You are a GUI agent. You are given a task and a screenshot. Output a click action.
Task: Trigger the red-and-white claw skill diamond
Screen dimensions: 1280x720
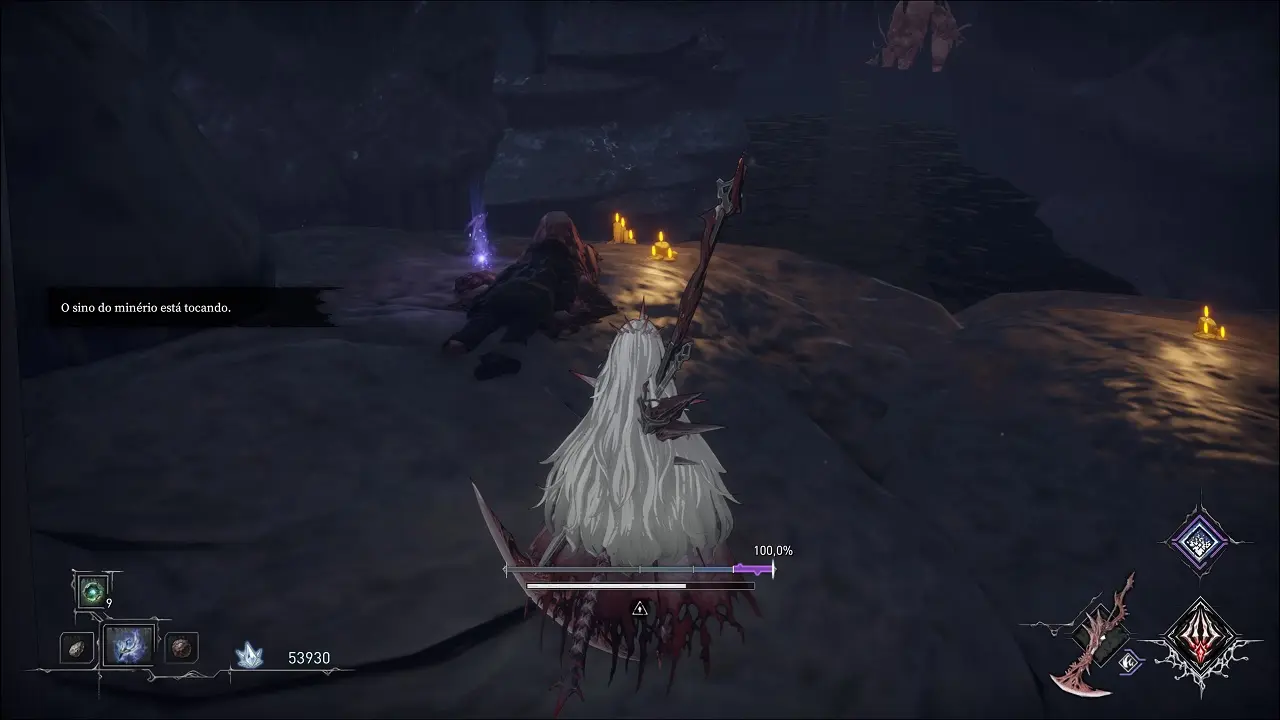1199,637
